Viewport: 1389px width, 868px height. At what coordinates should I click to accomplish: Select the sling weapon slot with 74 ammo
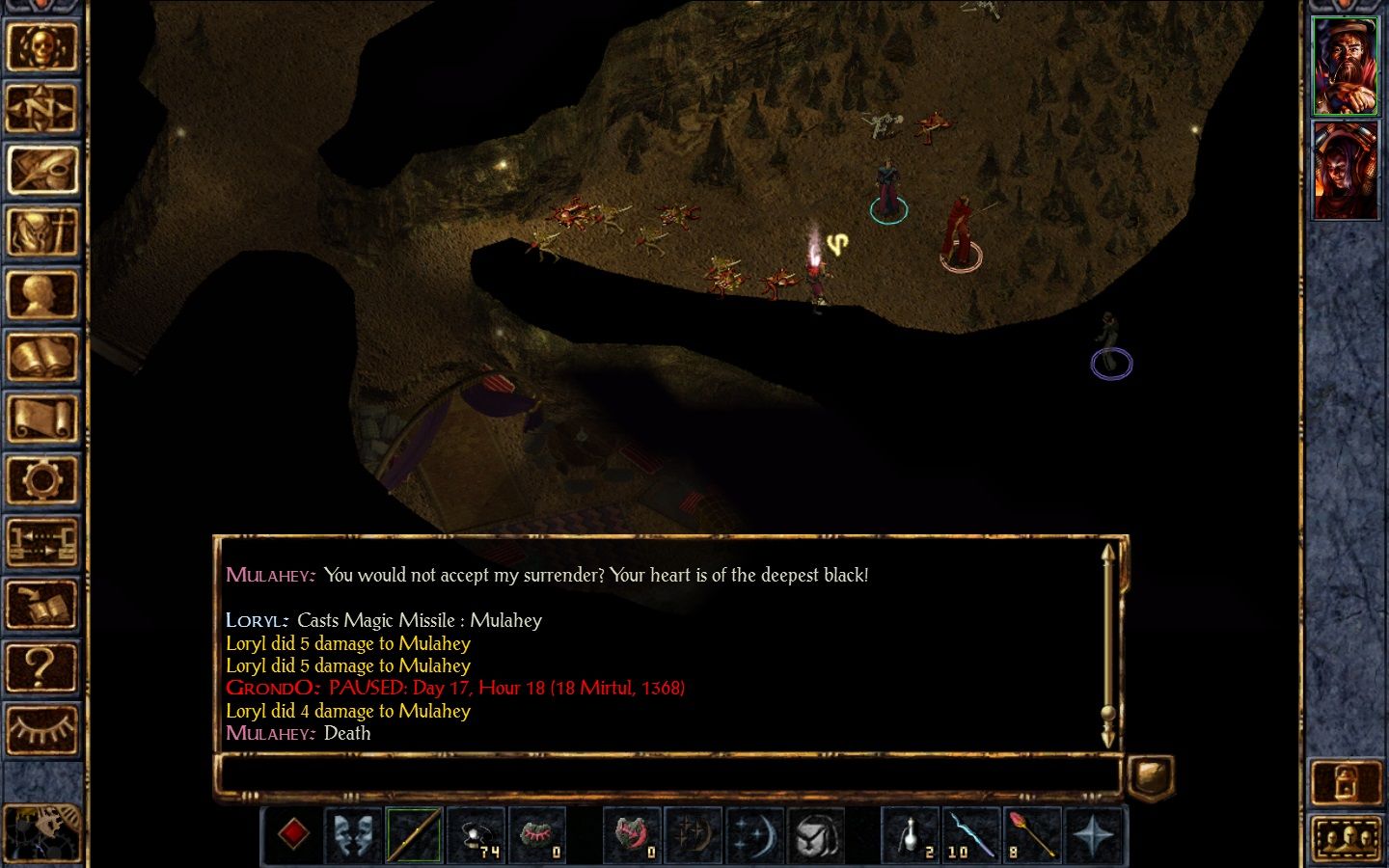477,835
